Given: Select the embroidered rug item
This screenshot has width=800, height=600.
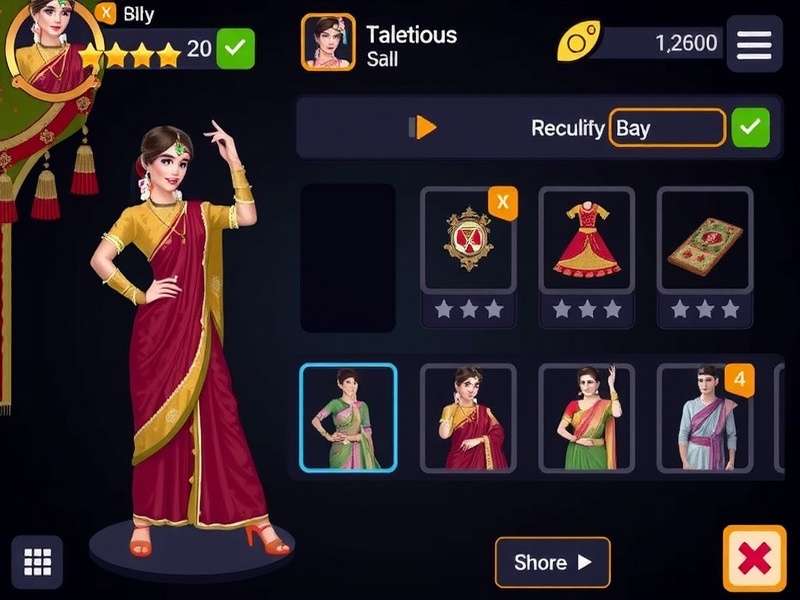Looking at the screenshot, I should click(x=704, y=241).
